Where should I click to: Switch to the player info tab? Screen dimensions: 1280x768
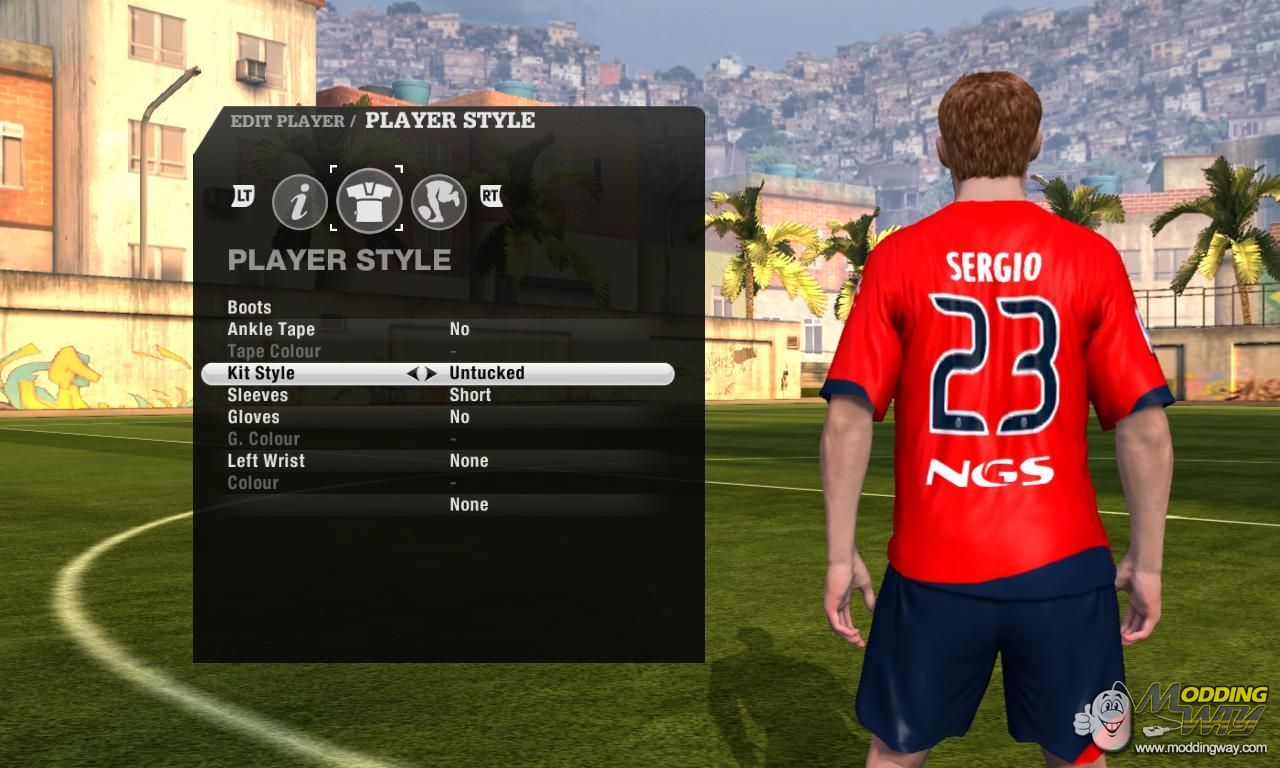tap(300, 201)
